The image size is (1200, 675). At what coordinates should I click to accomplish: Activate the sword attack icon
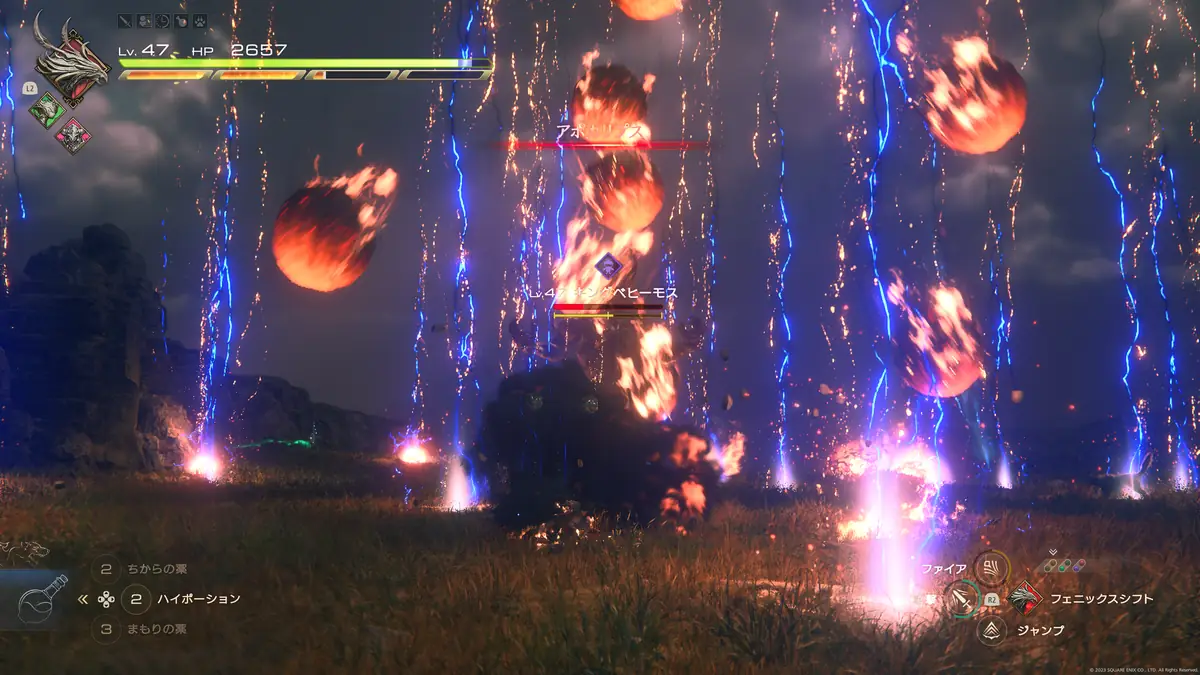click(963, 599)
